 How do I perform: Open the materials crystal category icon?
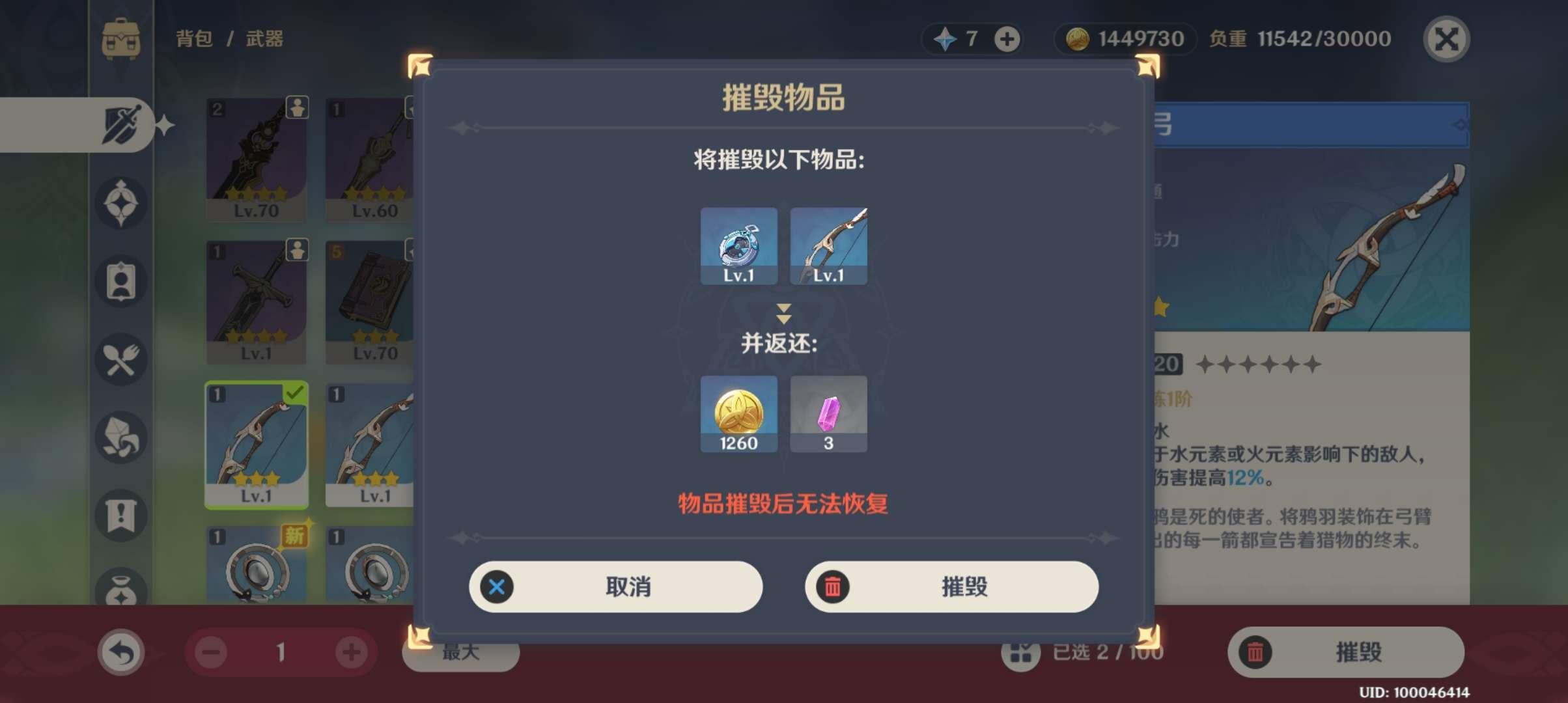point(120,437)
